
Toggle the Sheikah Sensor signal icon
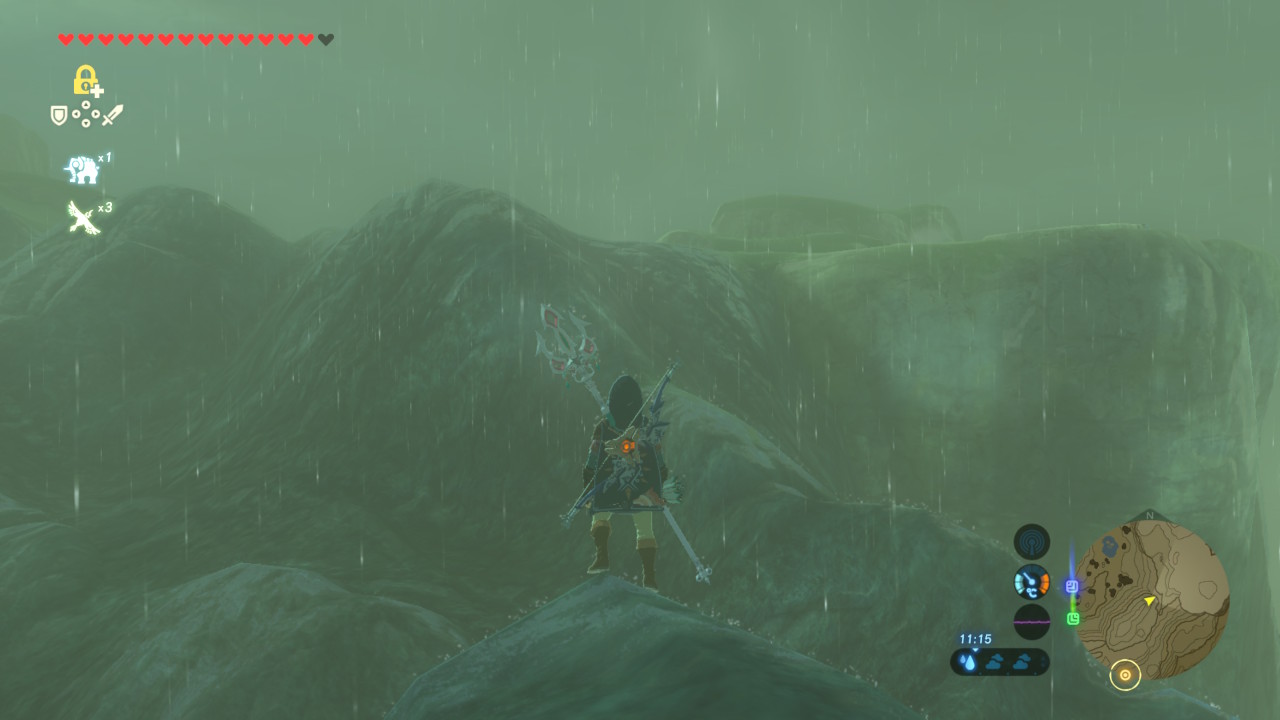(1031, 542)
